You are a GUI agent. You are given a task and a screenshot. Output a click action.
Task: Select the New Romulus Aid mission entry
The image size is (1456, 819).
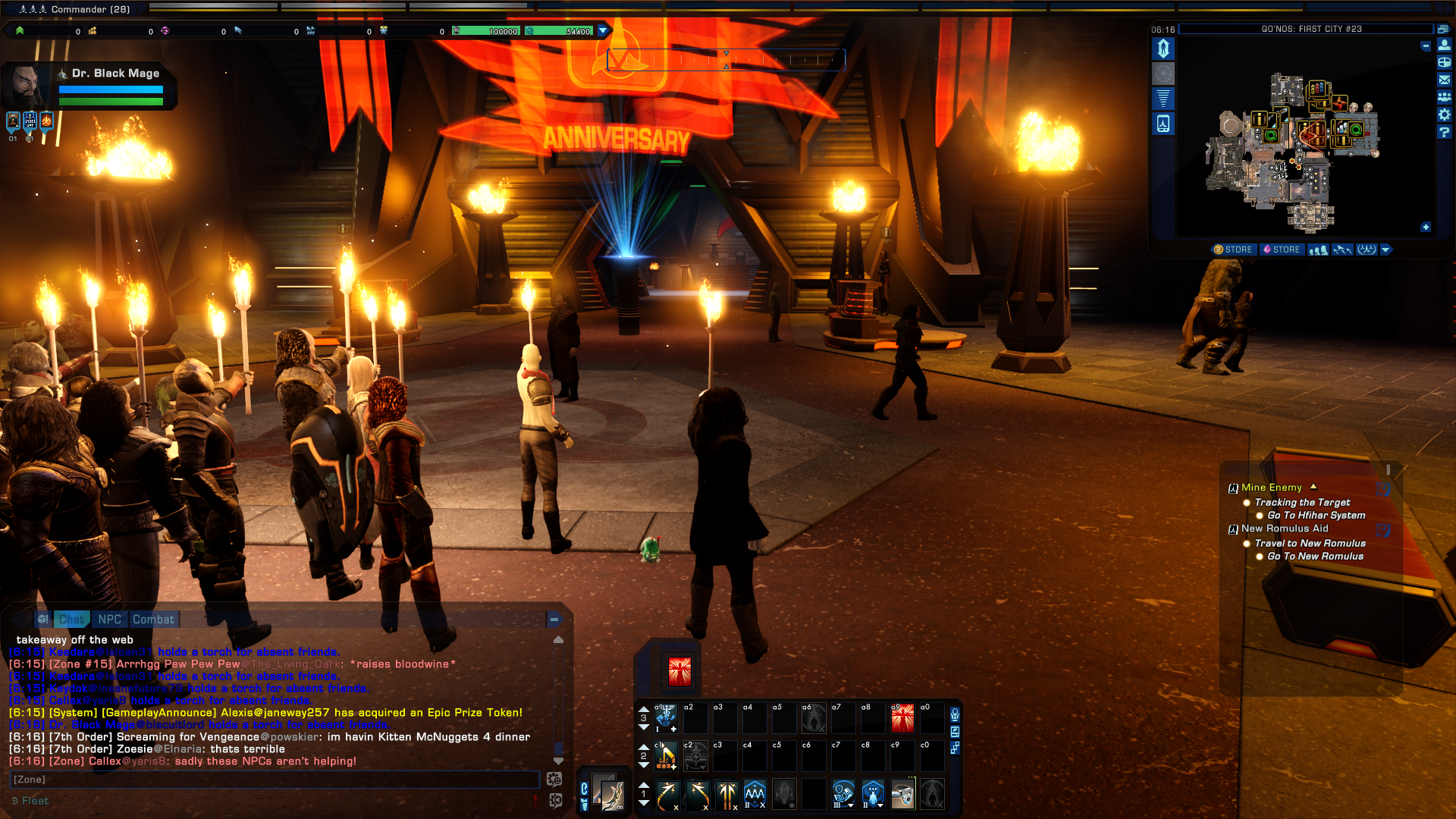point(1284,529)
